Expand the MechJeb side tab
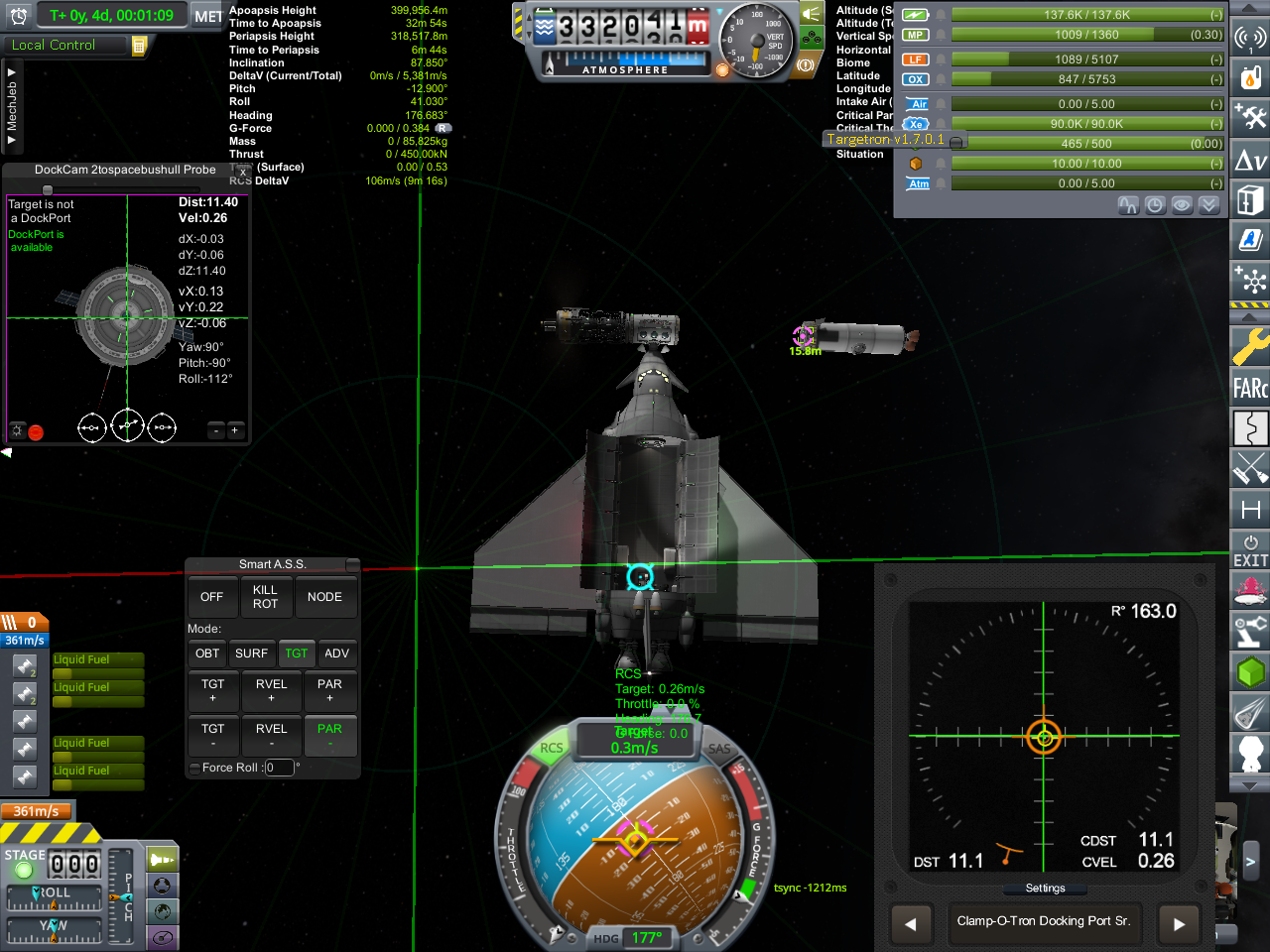Viewport: 1270px width, 952px height. click(x=12, y=106)
